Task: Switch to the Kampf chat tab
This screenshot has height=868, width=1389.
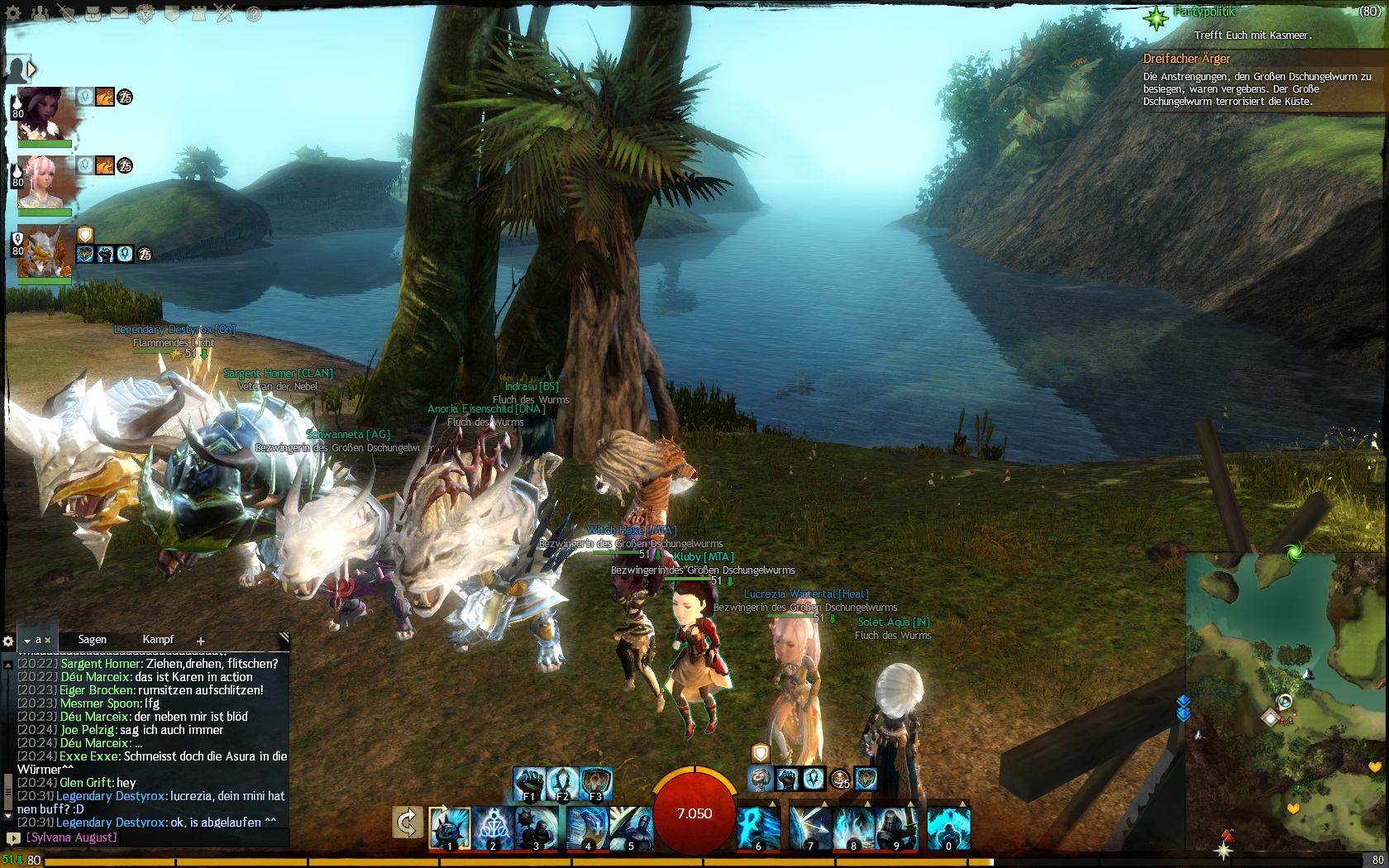Action: coord(158,639)
